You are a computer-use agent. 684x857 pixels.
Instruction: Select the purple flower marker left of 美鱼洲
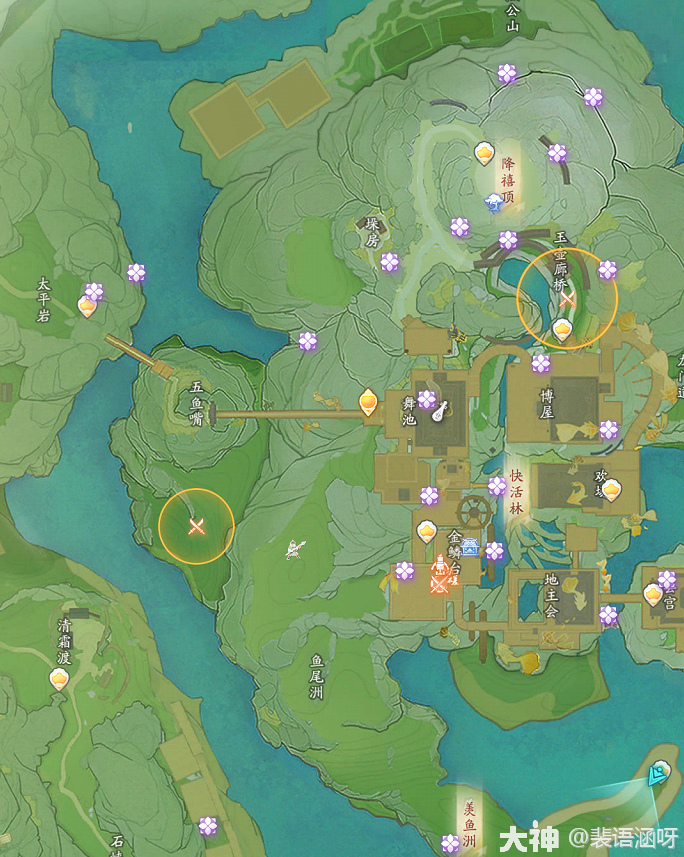coord(451,843)
